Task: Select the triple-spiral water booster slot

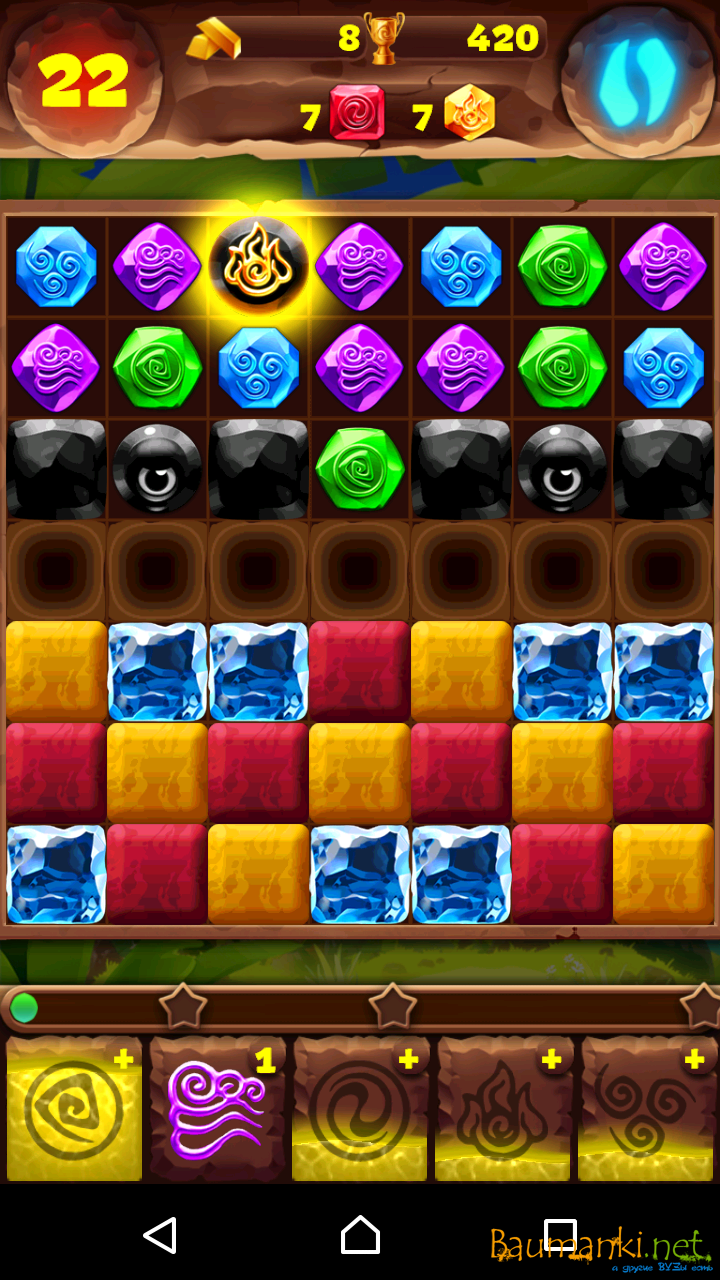Action: pos(648,1109)
